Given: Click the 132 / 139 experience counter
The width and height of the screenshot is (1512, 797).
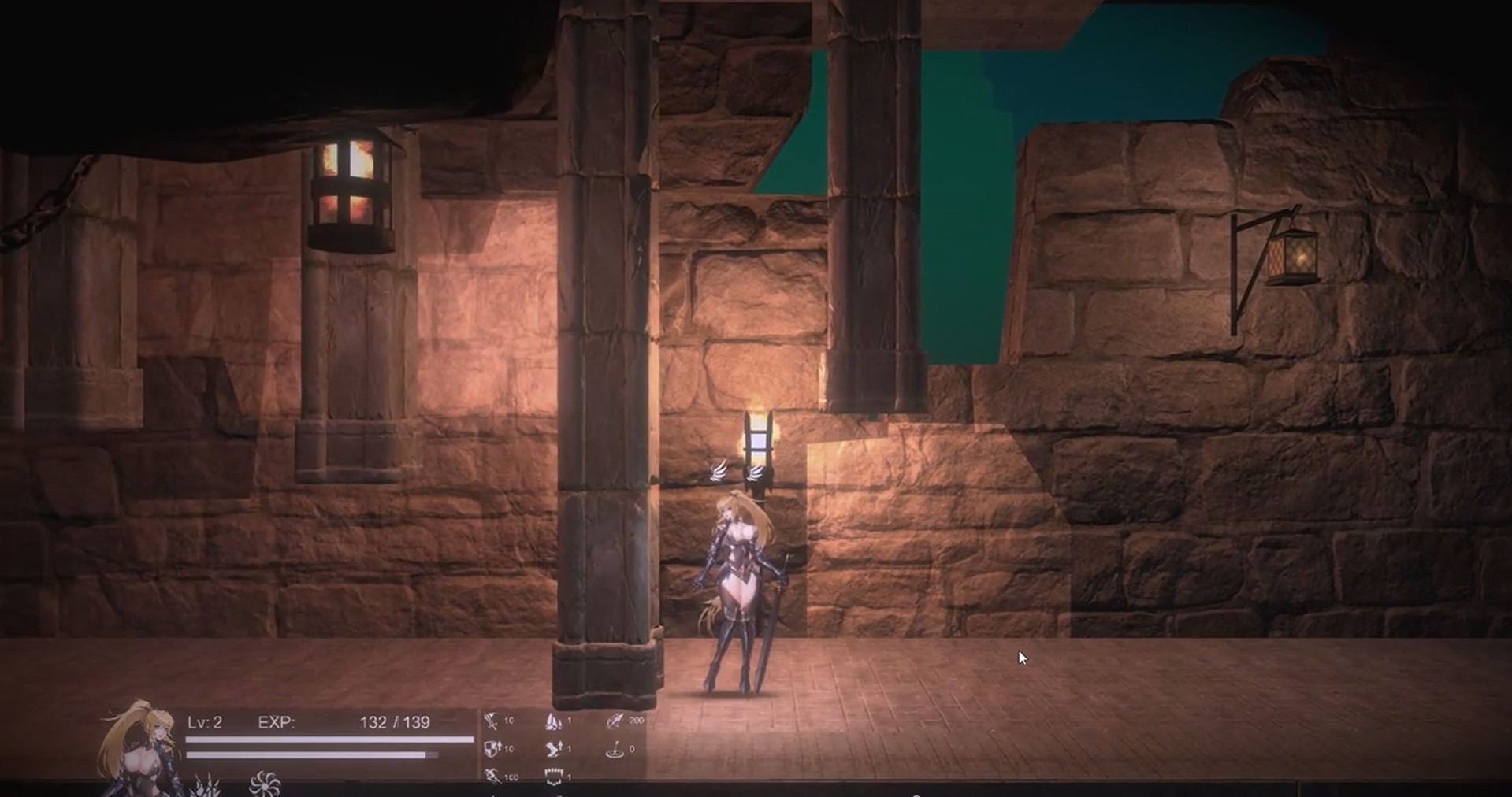Looking at the screenshot, I should (x=396, y=721).
